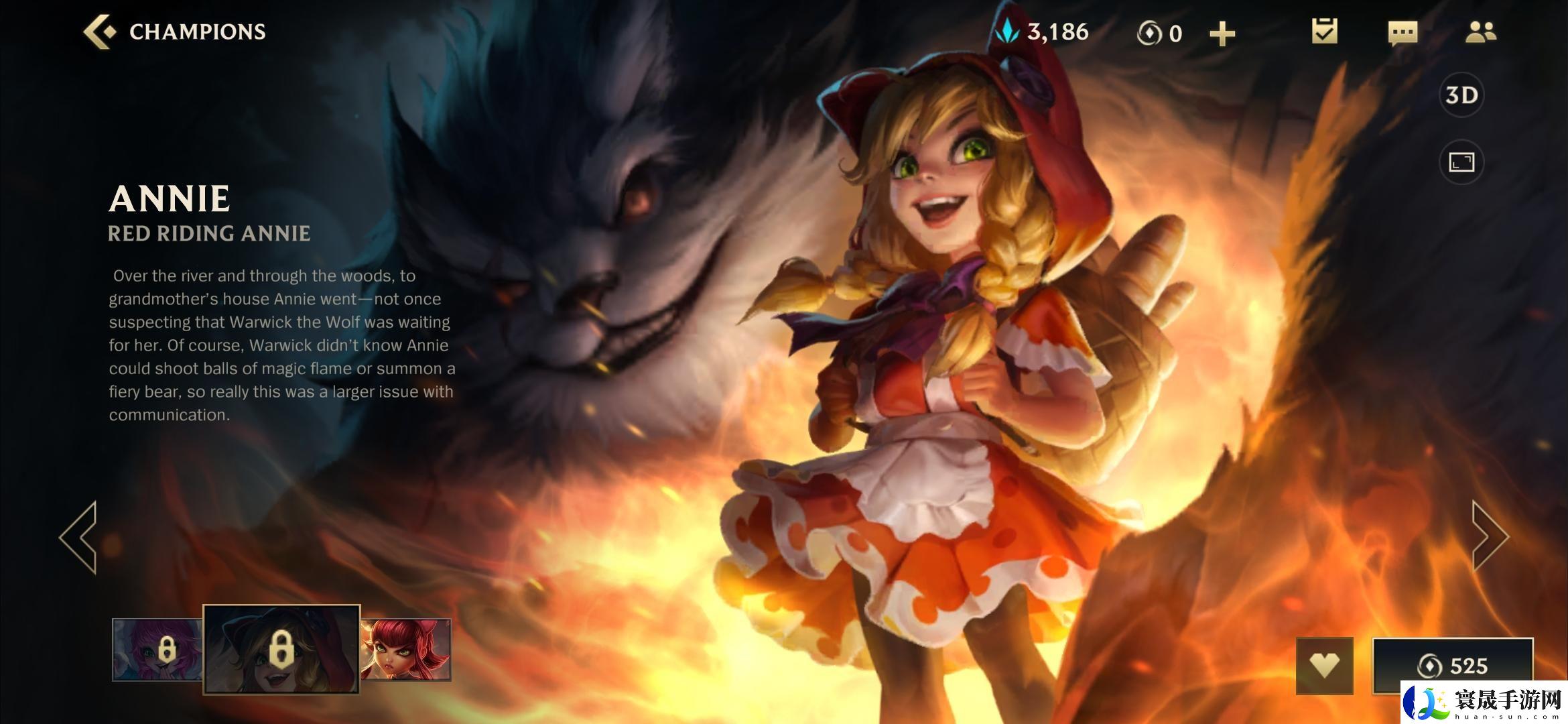Select the default red-haired Annie thumbnail
The width and height of the screenshot is (1568, 724).
[406, 649]
